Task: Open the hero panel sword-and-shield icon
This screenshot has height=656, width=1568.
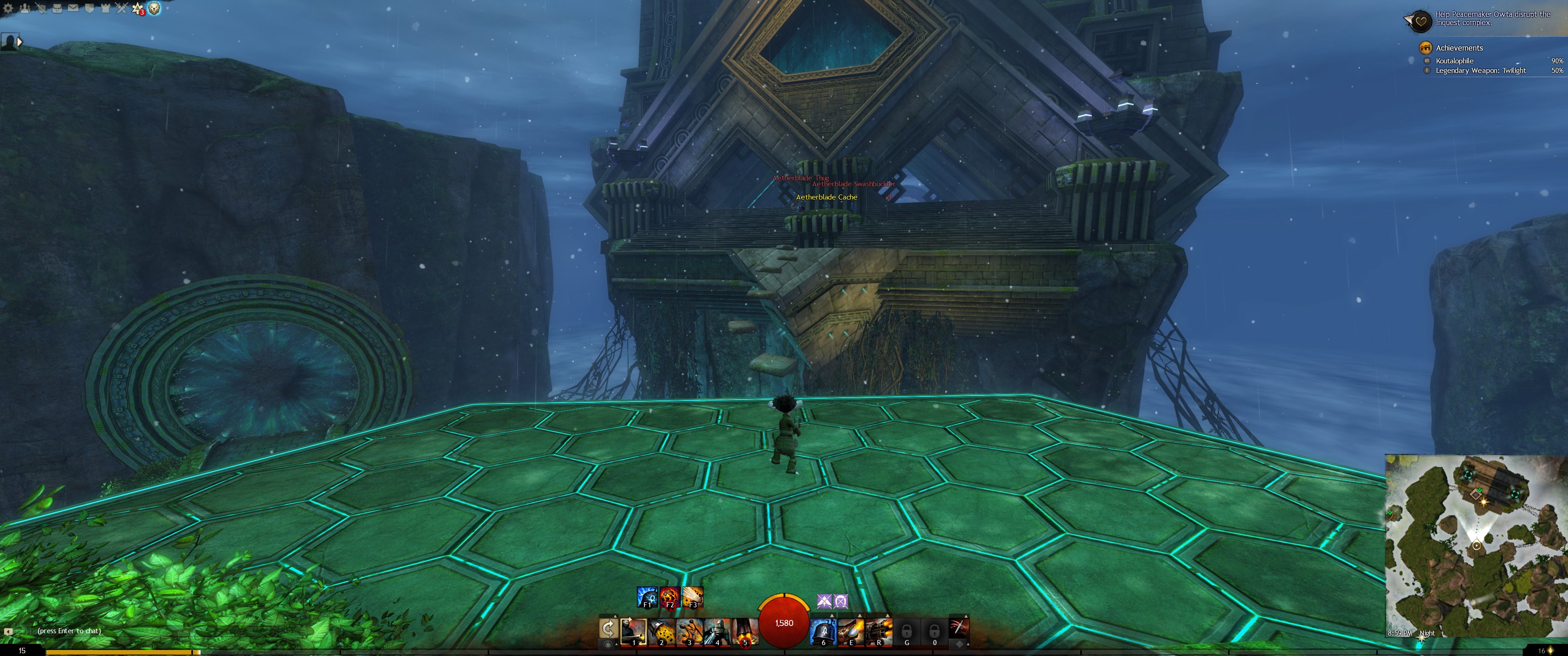Action: [x=41, y=8]
